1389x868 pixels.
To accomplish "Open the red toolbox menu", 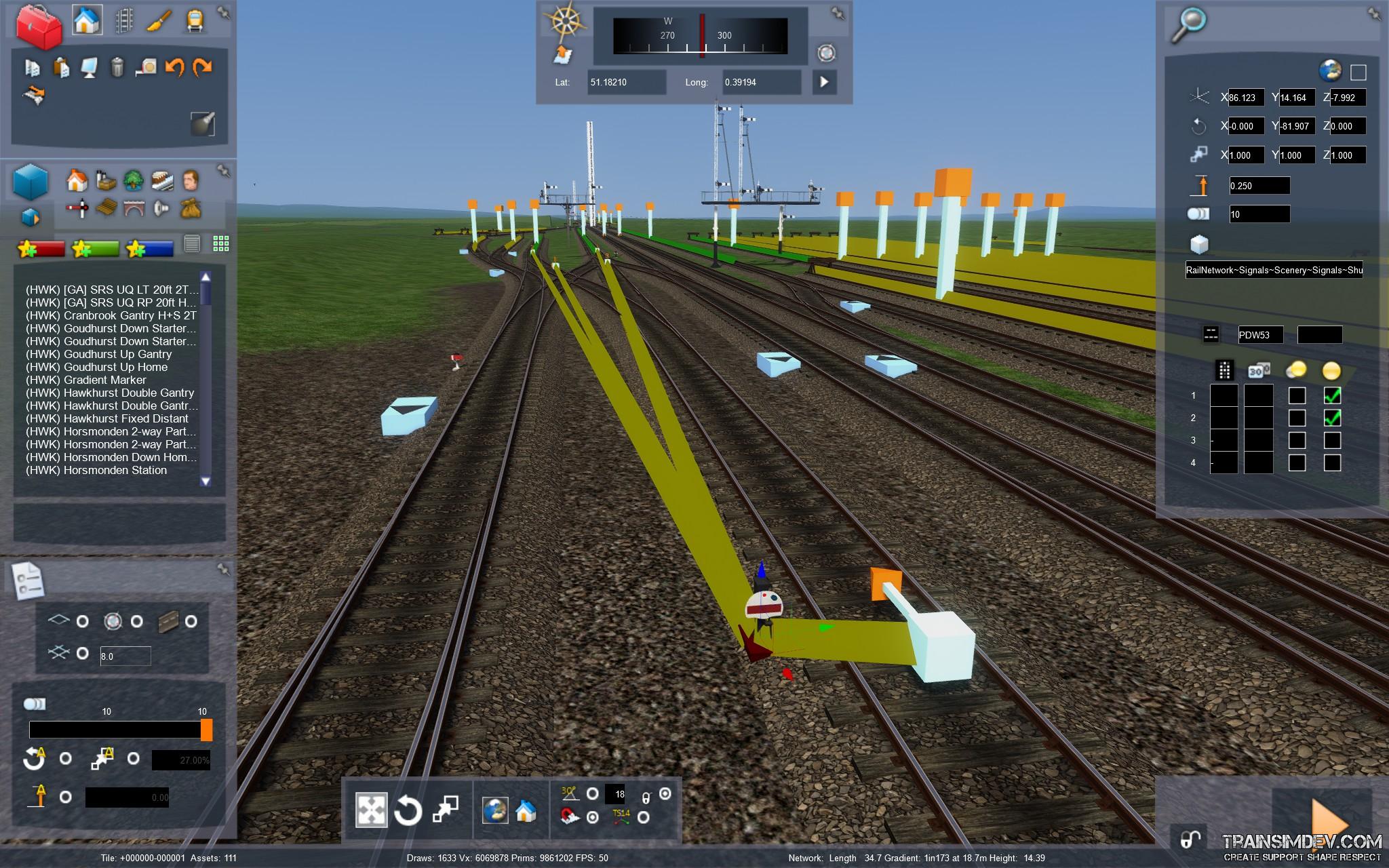I will coord(38,26).
